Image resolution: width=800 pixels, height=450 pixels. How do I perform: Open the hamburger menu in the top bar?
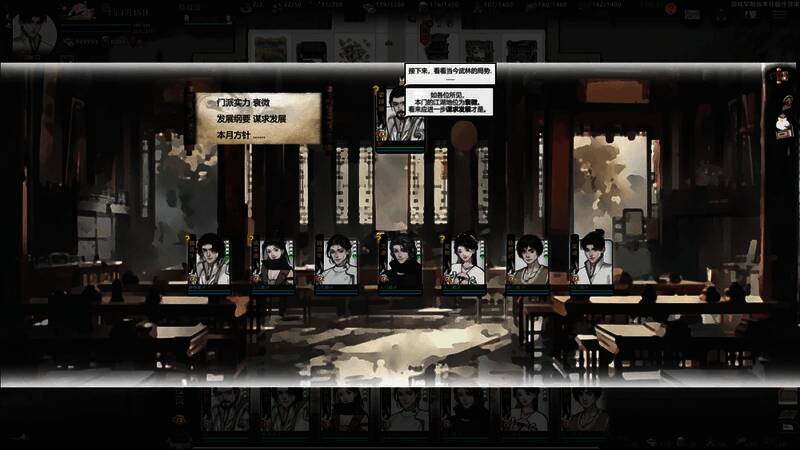point(780,15)
